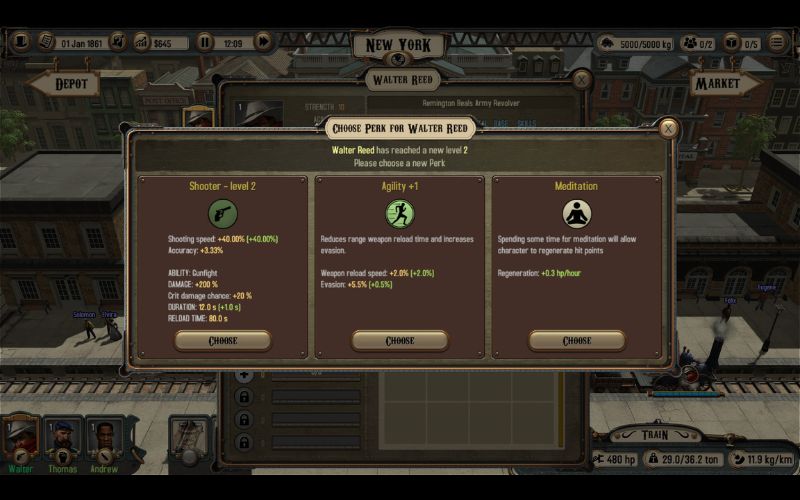Click the New York city title banner

coord(399,45)
